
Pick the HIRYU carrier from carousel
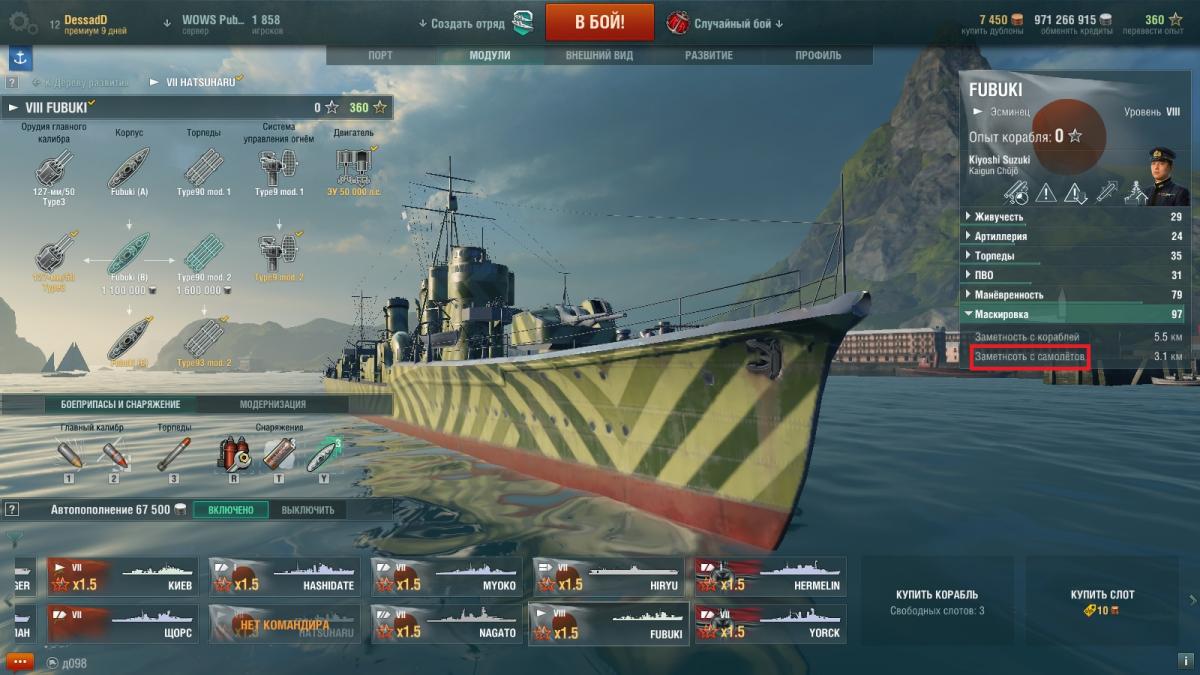coord(609,577)
